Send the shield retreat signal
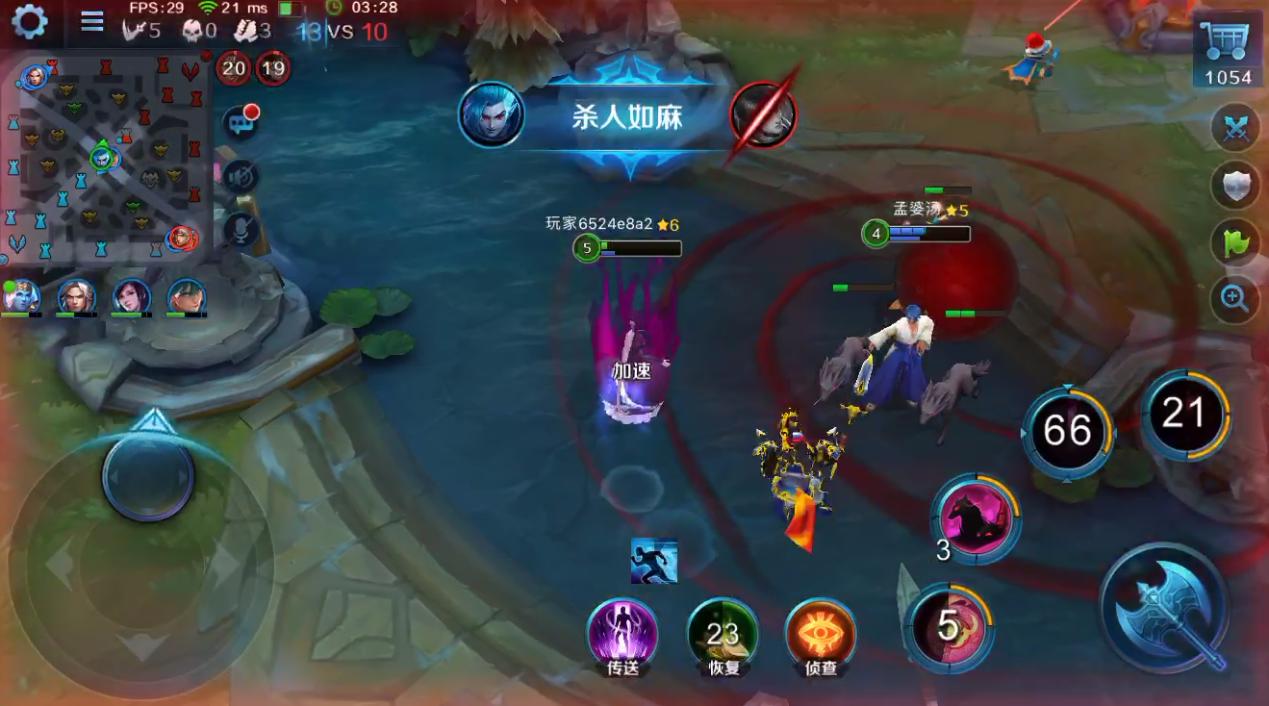This screenshot has width=1269, height=706. coord(1234,185)
